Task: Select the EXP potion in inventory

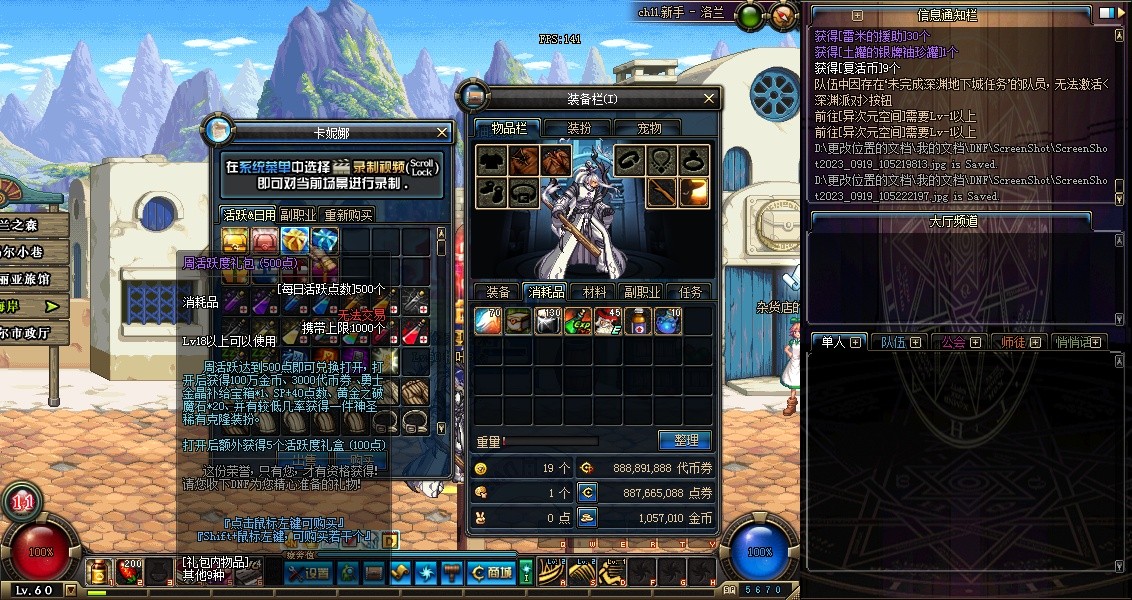Action: pos(579,321)
